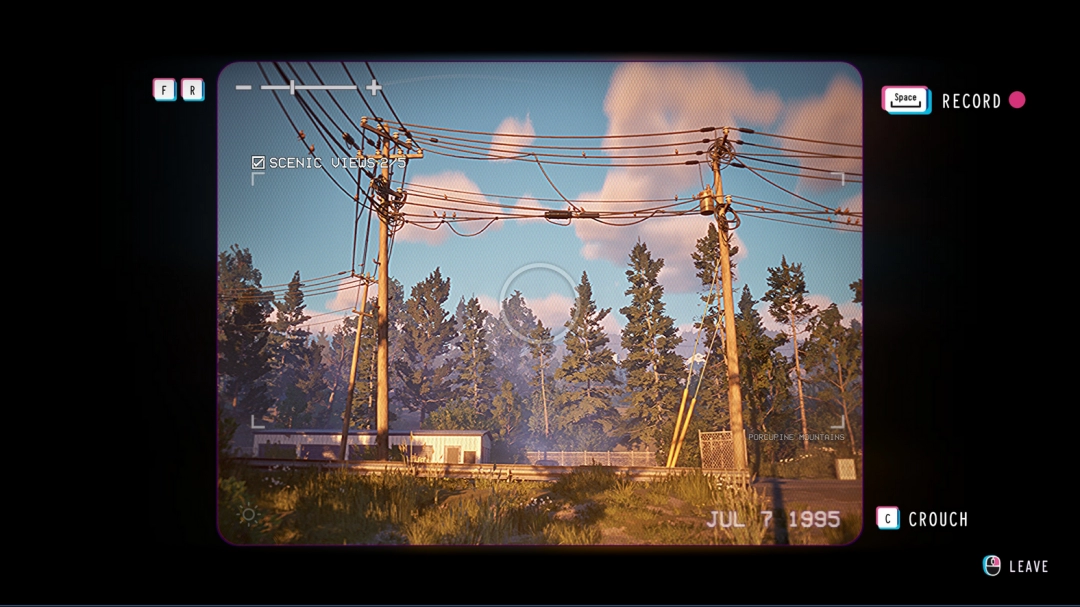The image size is (1080, 607).
Task: Click the pink record indicator dot
Action: coord(1017,100)
